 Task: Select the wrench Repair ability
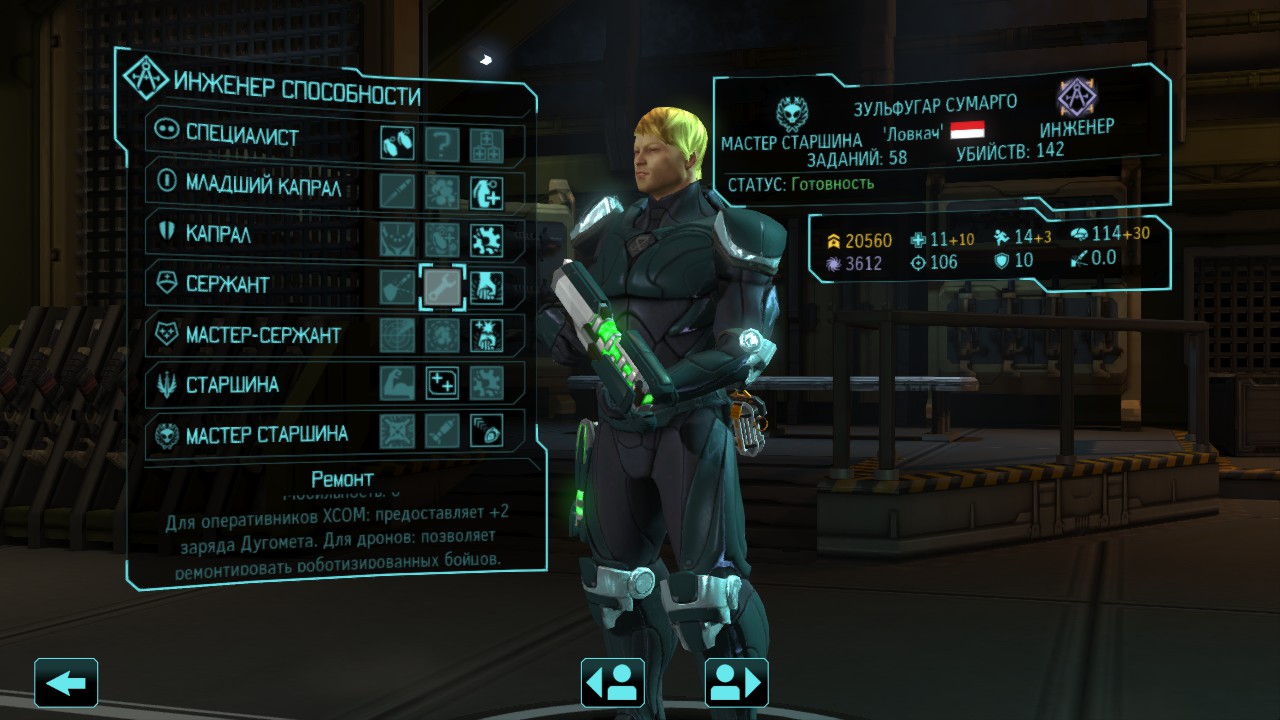(442, 287)
